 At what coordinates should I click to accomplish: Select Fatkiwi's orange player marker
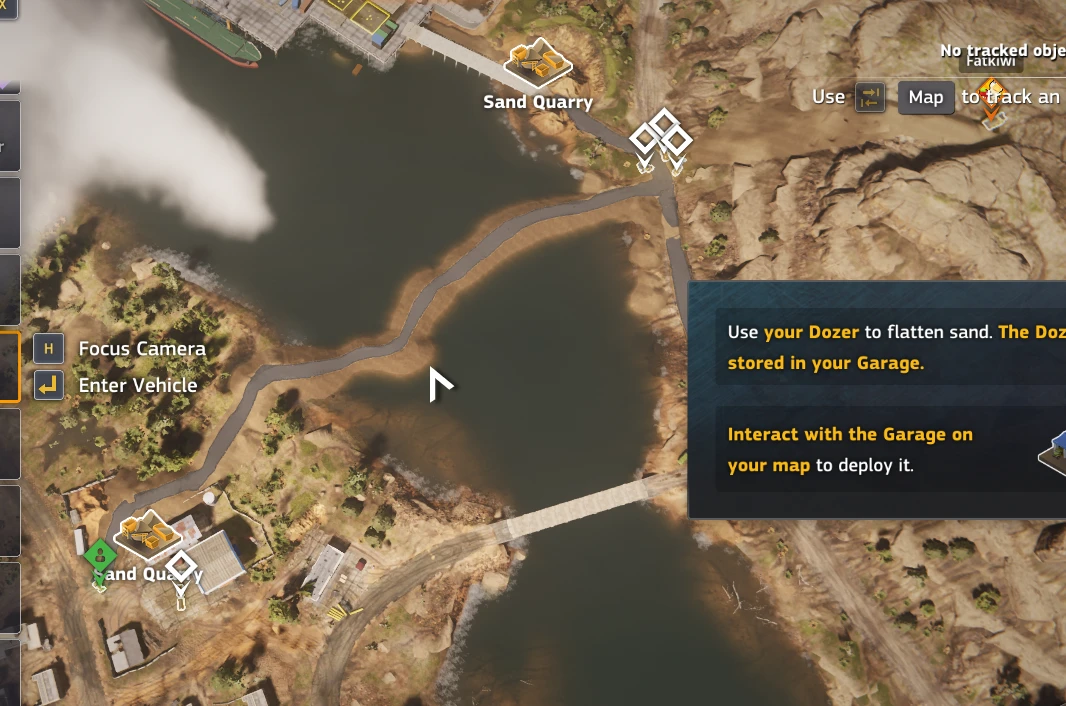991,96
